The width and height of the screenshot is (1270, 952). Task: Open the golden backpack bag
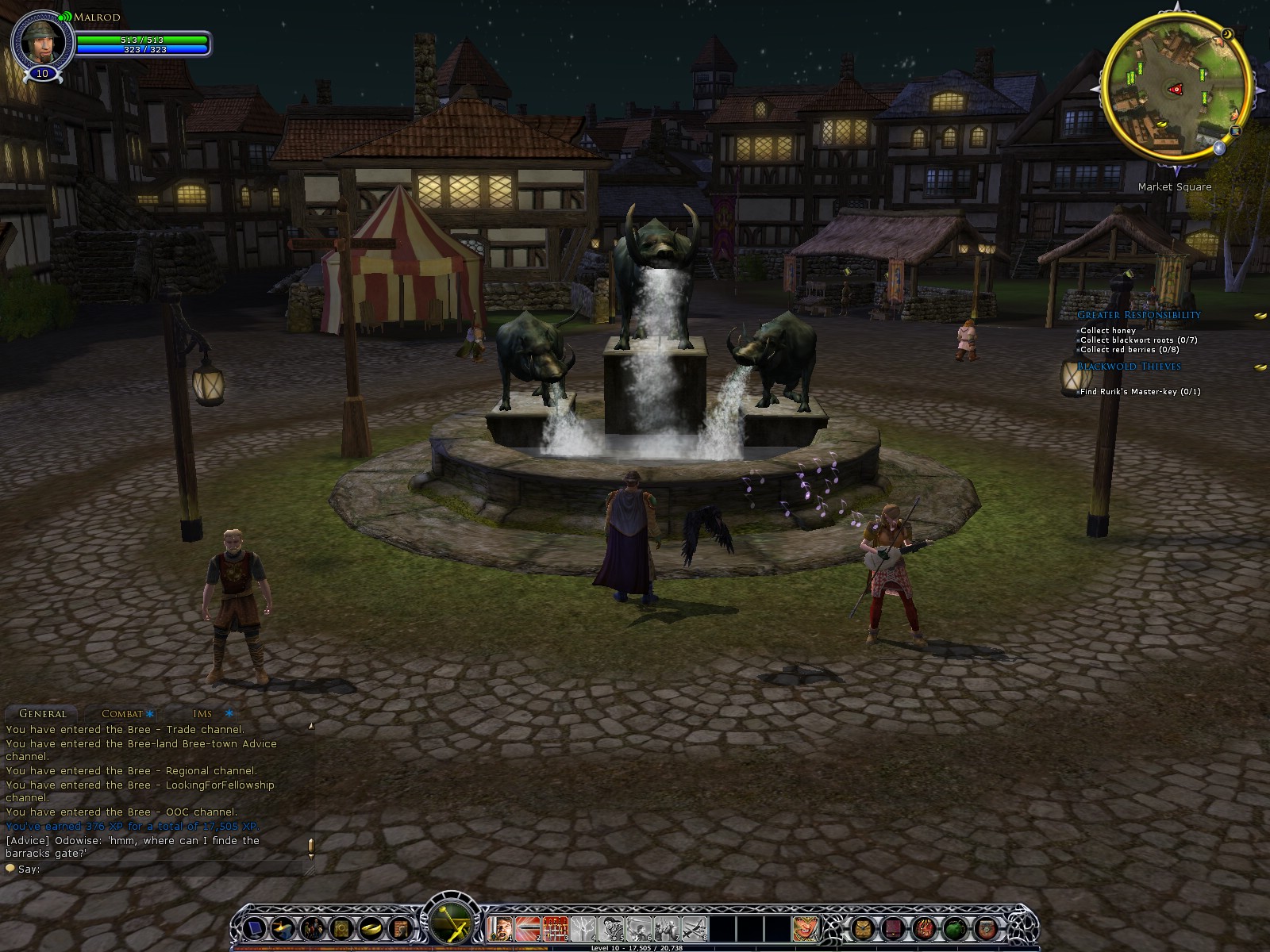[x=863, y=927]
